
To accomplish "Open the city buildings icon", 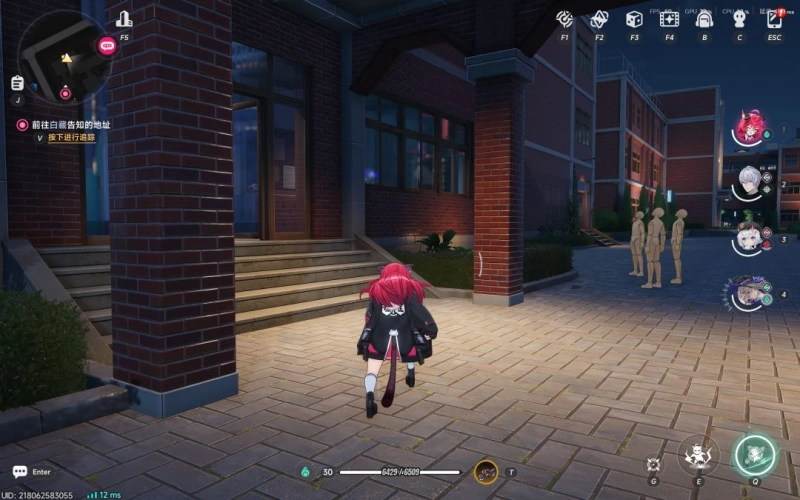I will [x=124, y=19].
